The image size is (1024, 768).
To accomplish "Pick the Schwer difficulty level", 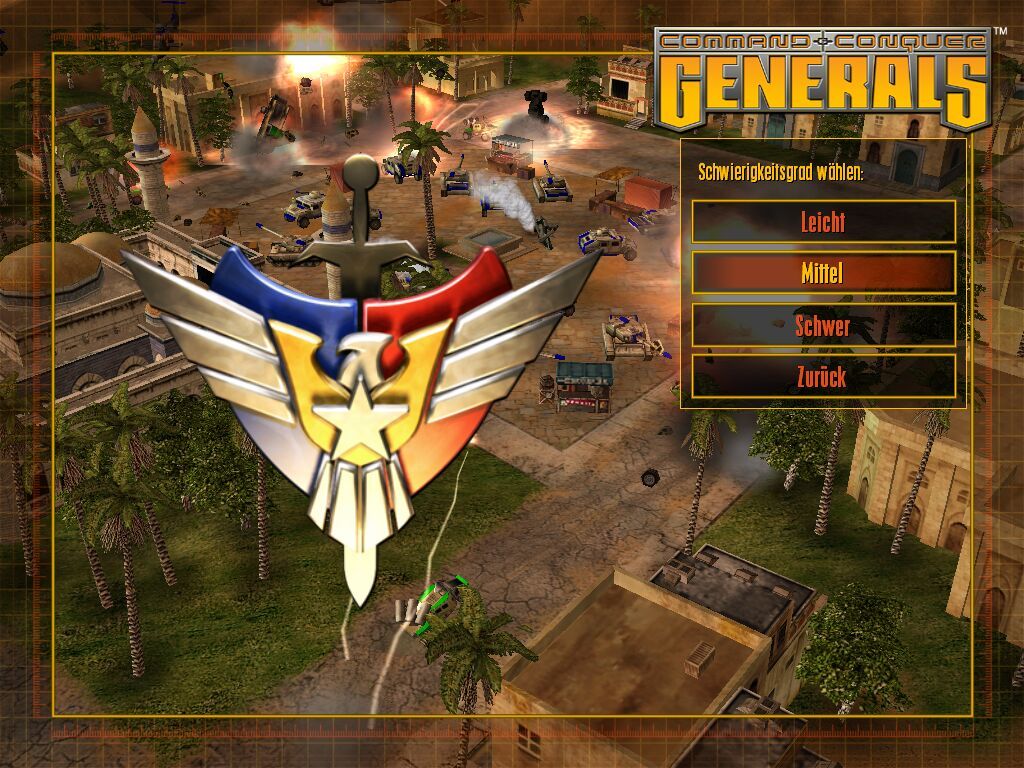I will click(x=823, y=325).
